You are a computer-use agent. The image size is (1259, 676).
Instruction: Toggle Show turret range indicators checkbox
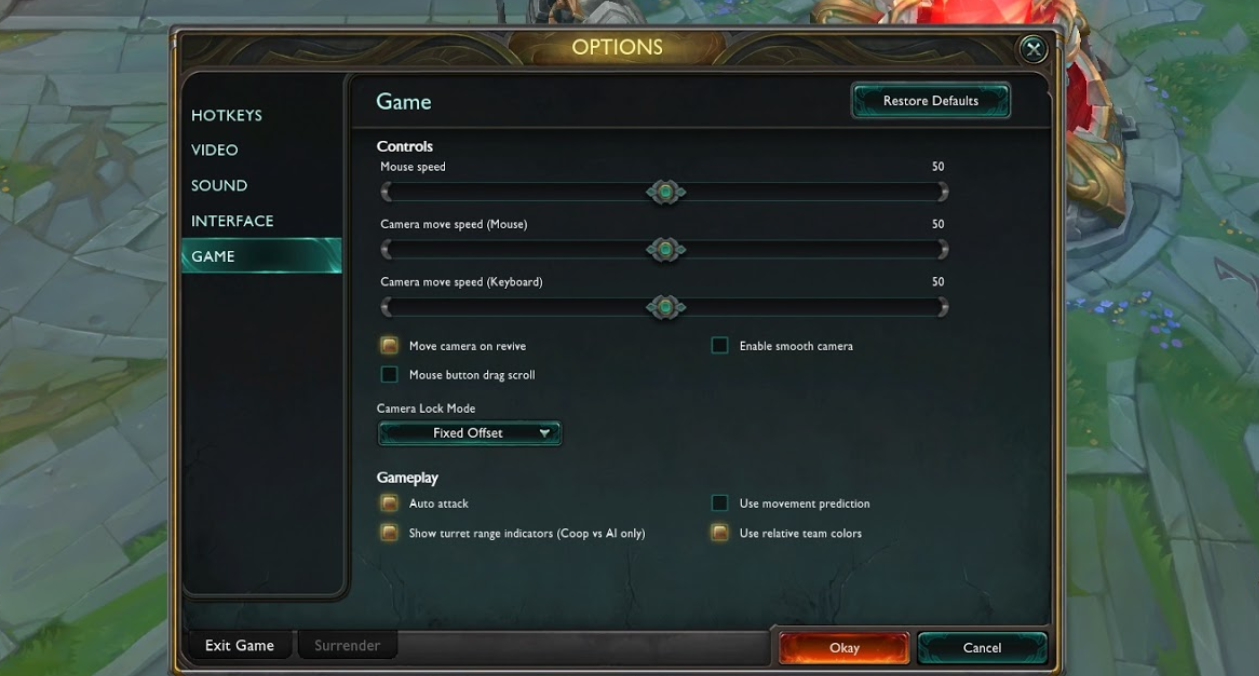pyautogui.click(x=389, y=533)
